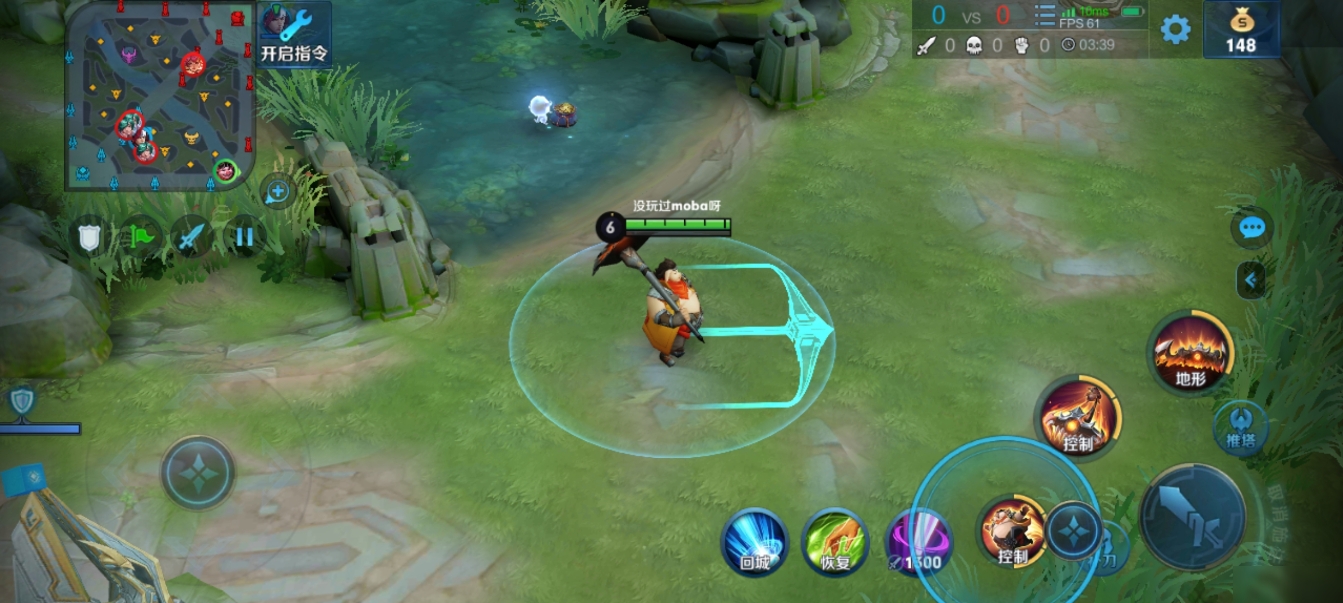Use the 恢复 restore ability
Viewport: 1343px width, 603px height.
coord(835,542)
